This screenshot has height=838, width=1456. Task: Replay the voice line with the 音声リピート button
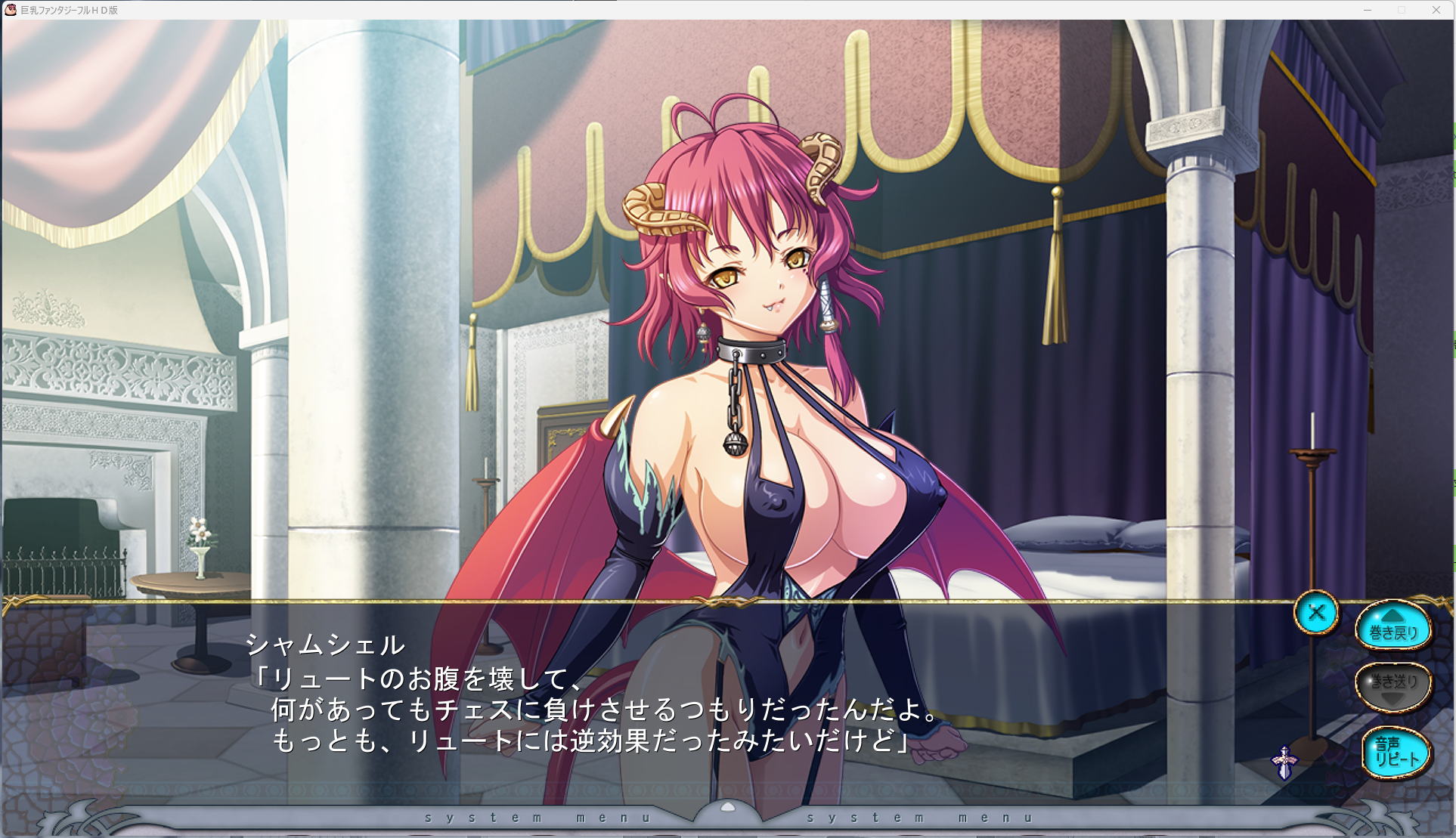click(1395, 752)
